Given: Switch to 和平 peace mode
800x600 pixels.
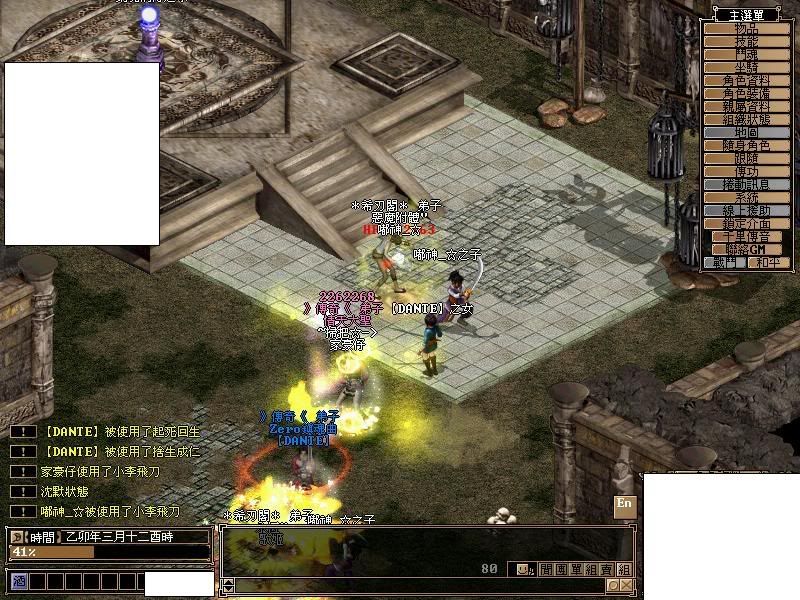Looking at the screenshot, I should click(x=769, y=262).
